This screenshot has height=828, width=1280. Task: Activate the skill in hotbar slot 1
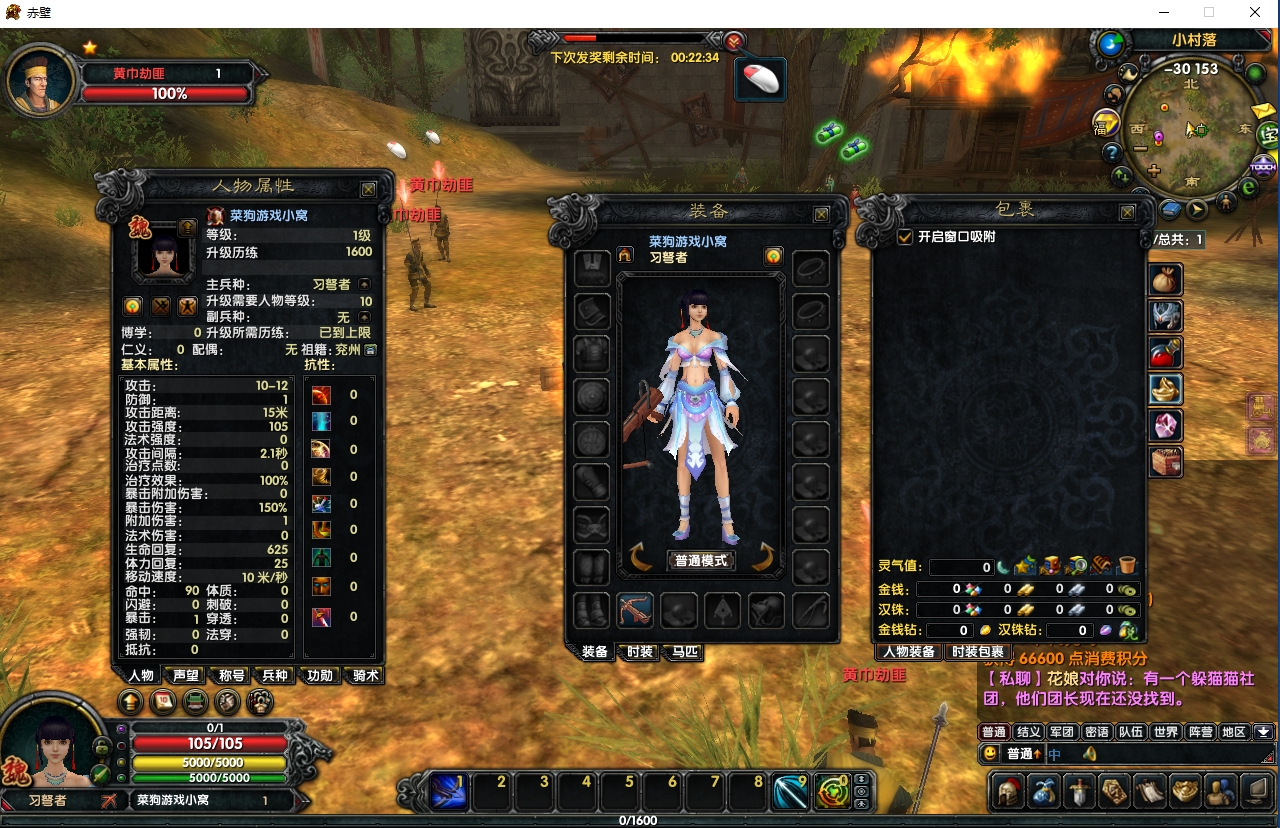[449, 792]
